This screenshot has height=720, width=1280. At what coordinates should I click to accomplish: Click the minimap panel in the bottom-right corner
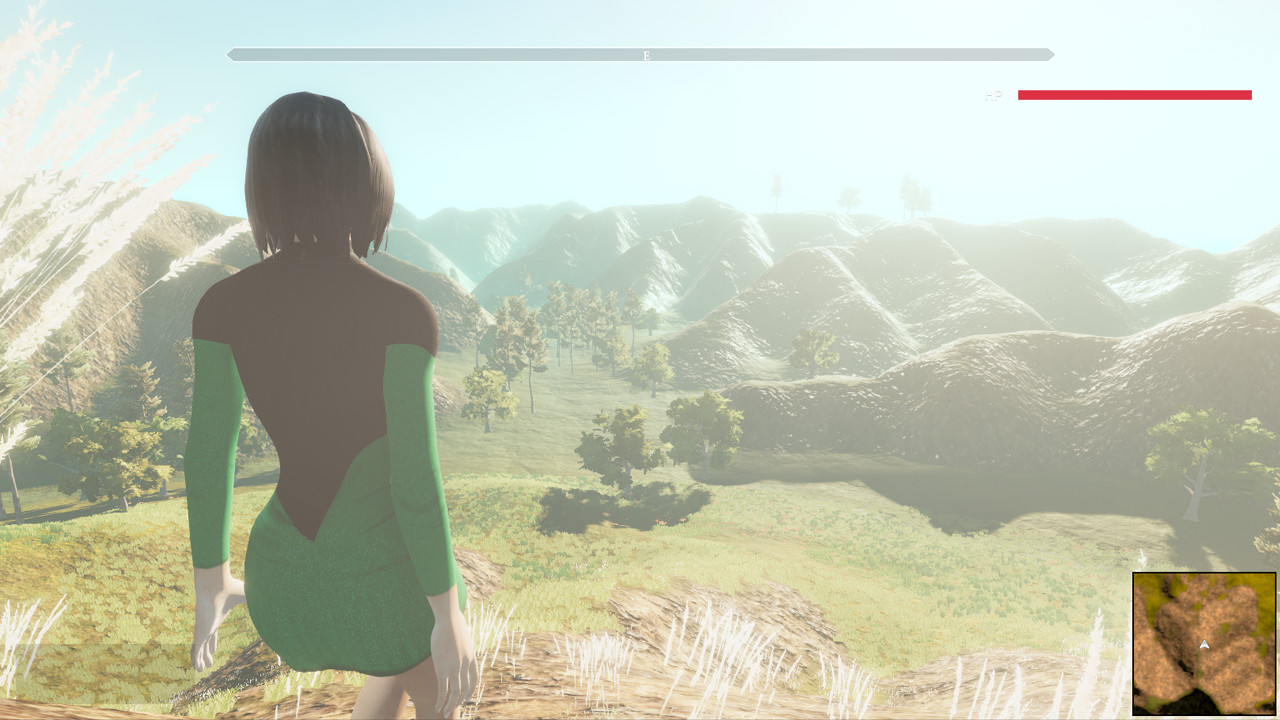tap(1203, 645)
